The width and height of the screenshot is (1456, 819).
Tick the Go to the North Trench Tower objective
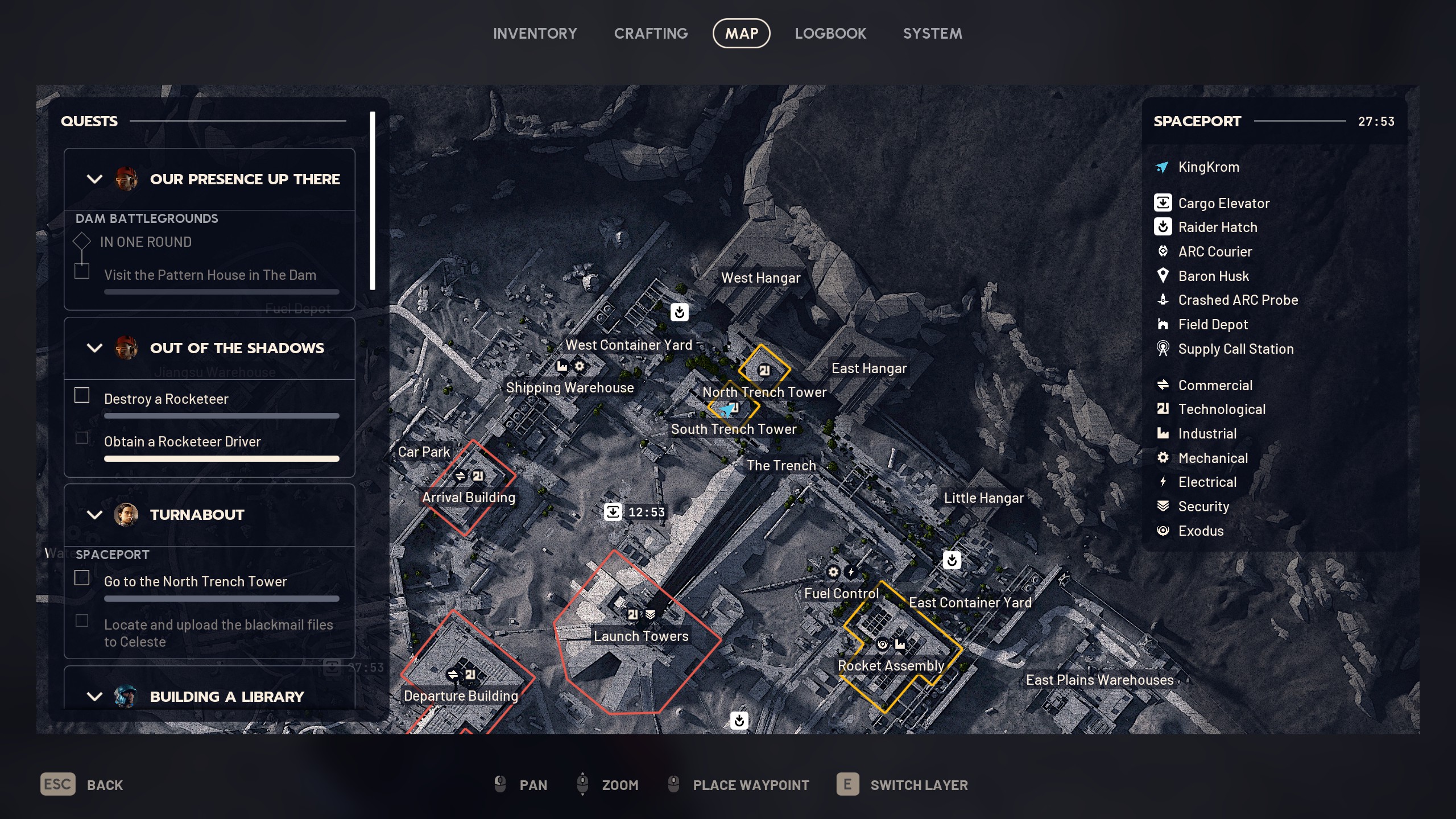82,578
